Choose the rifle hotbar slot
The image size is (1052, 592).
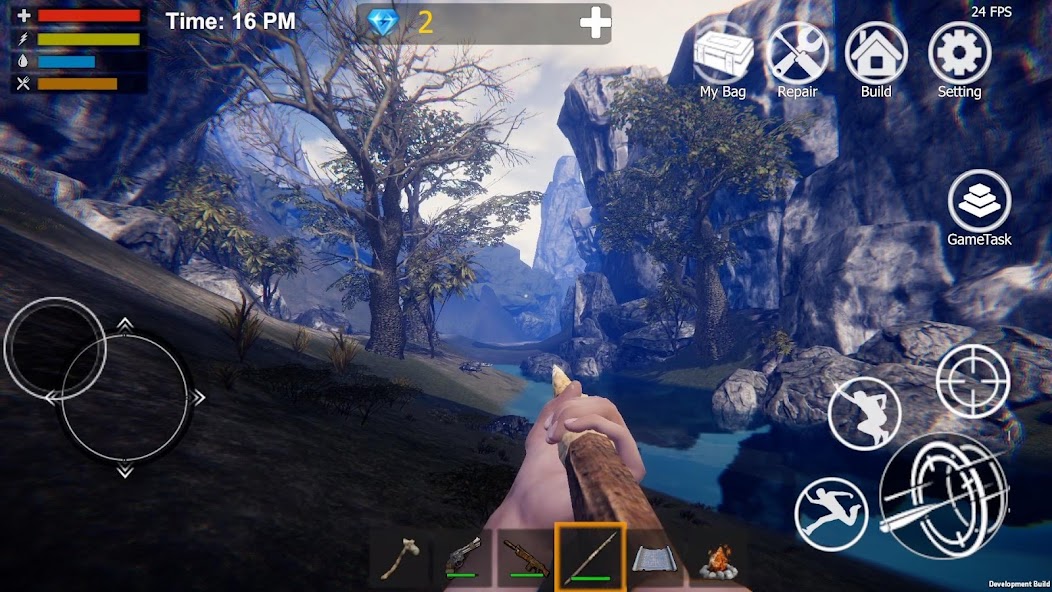click(525, 559)
